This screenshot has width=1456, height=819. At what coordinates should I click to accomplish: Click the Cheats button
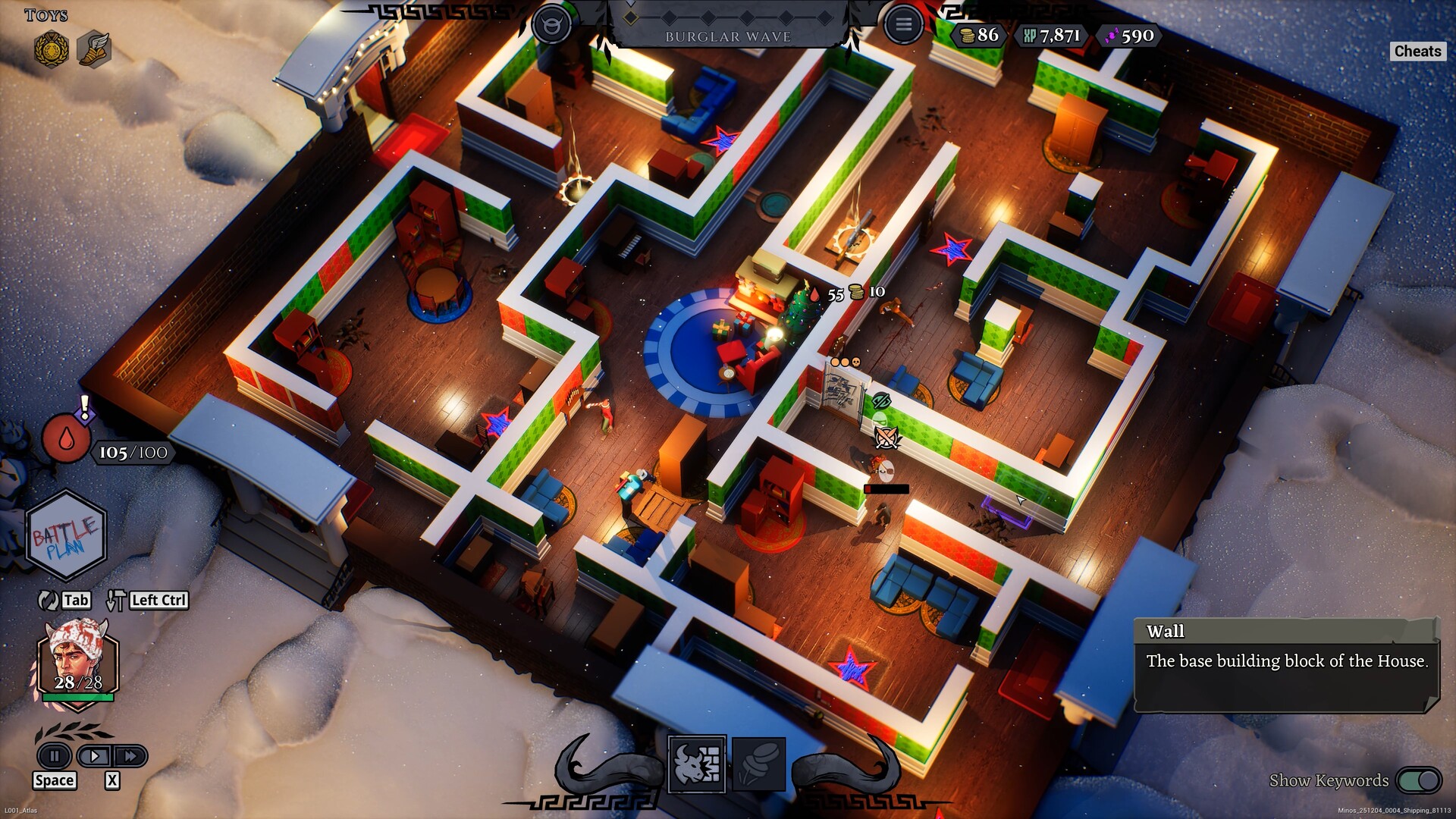(1417, 52)
